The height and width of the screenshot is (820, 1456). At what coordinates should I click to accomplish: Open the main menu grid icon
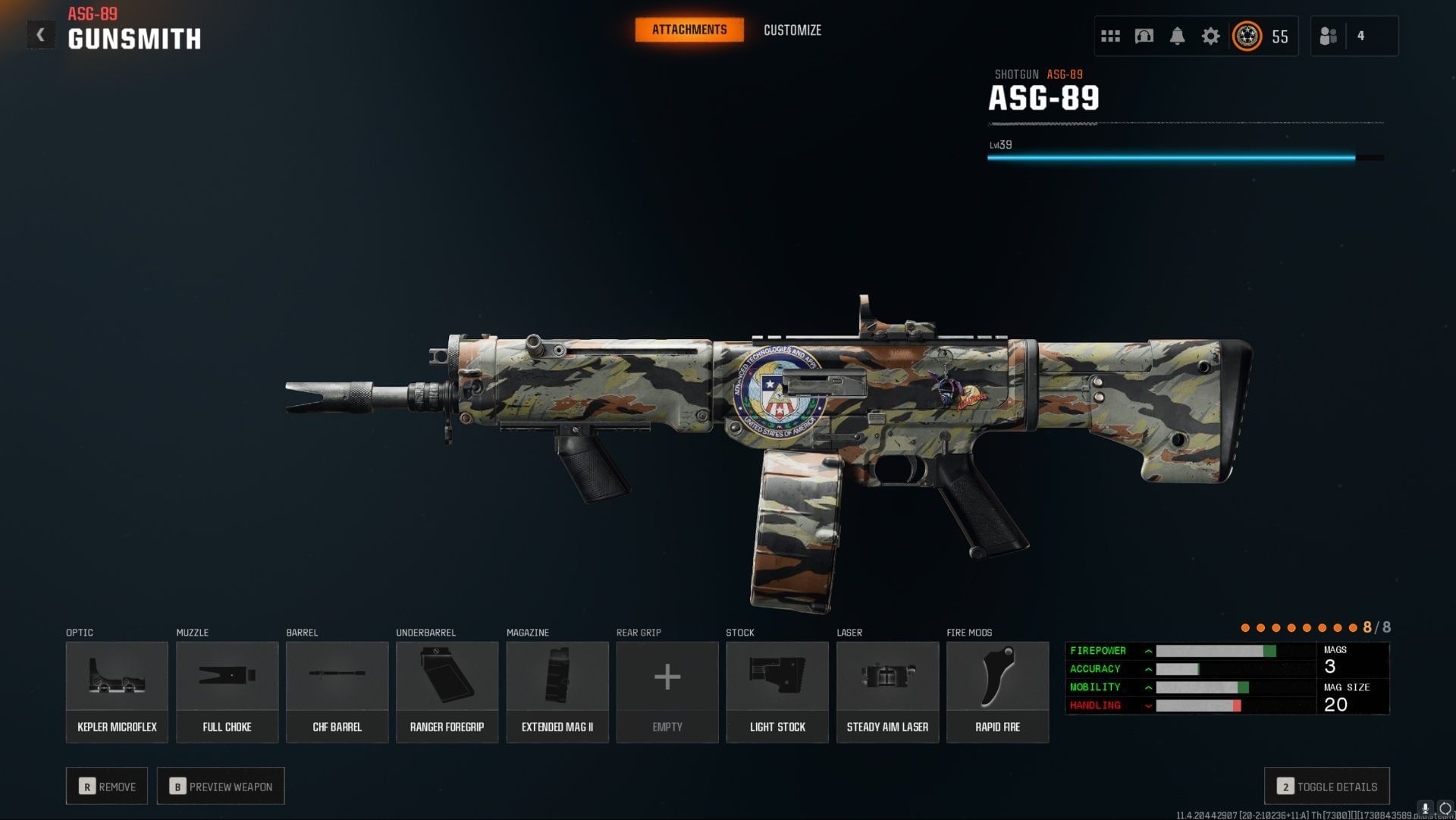coord(1110,36)
